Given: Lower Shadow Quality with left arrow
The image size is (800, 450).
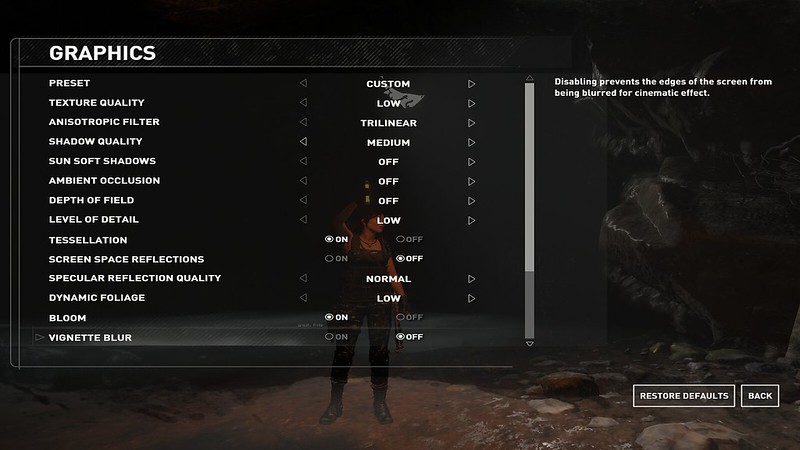Looking at the screenshot, I should pos(303,142).
